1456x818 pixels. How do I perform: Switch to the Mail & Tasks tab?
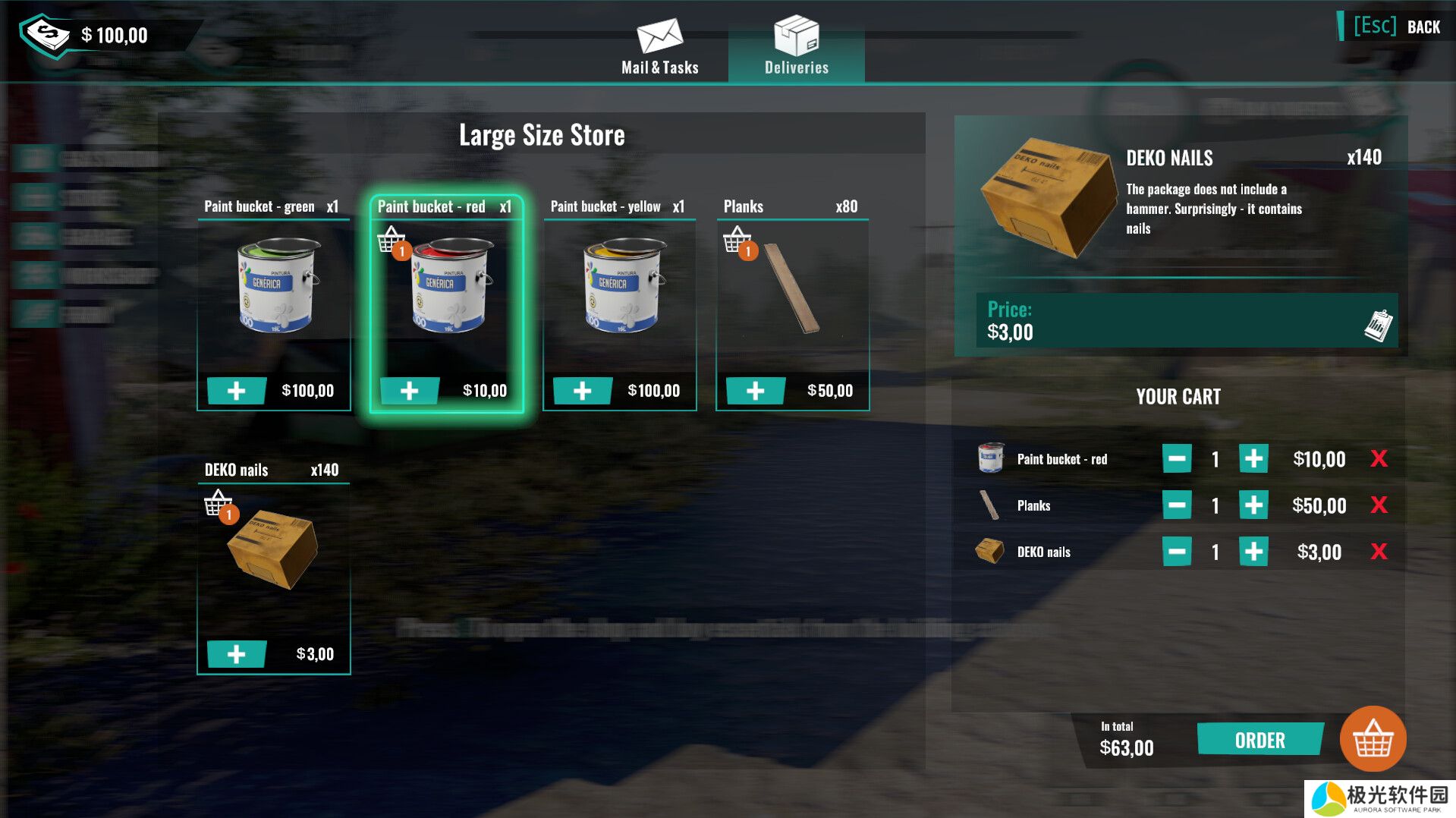(x=659, y=47)
